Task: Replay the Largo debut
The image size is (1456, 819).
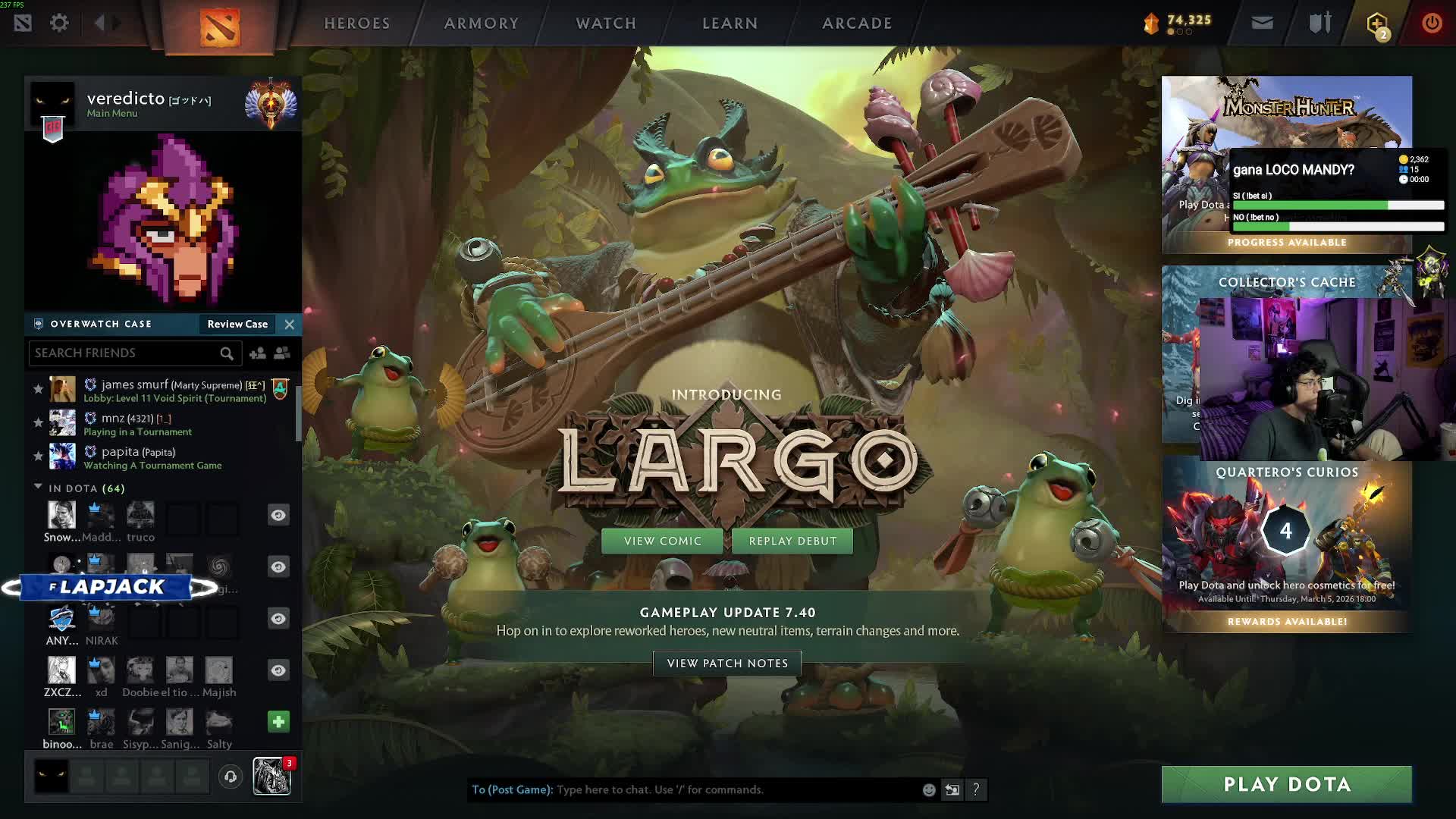Action: point(792,541)
